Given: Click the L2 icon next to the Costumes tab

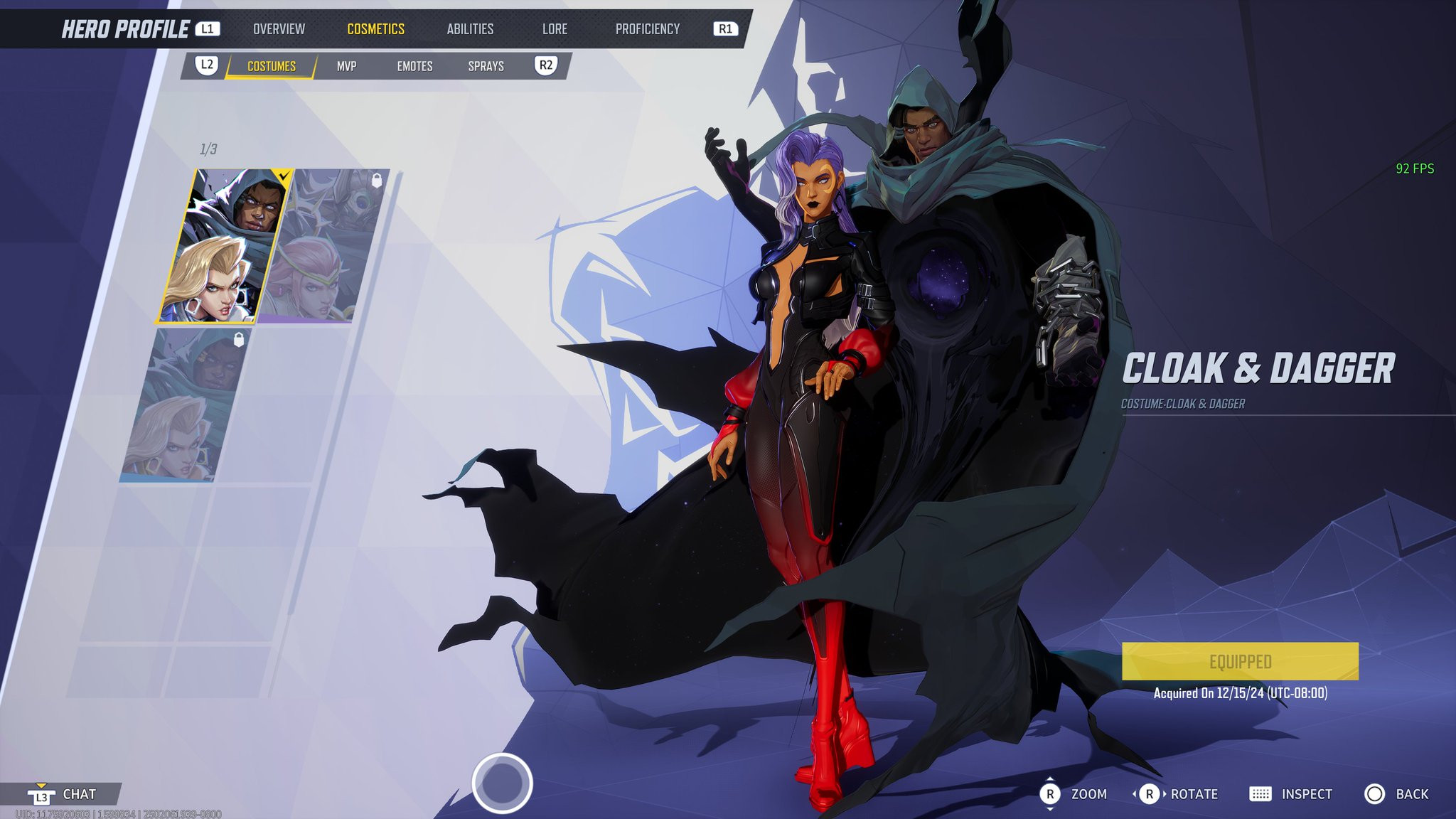Looking at the screenshot, I should click(207, 65).
